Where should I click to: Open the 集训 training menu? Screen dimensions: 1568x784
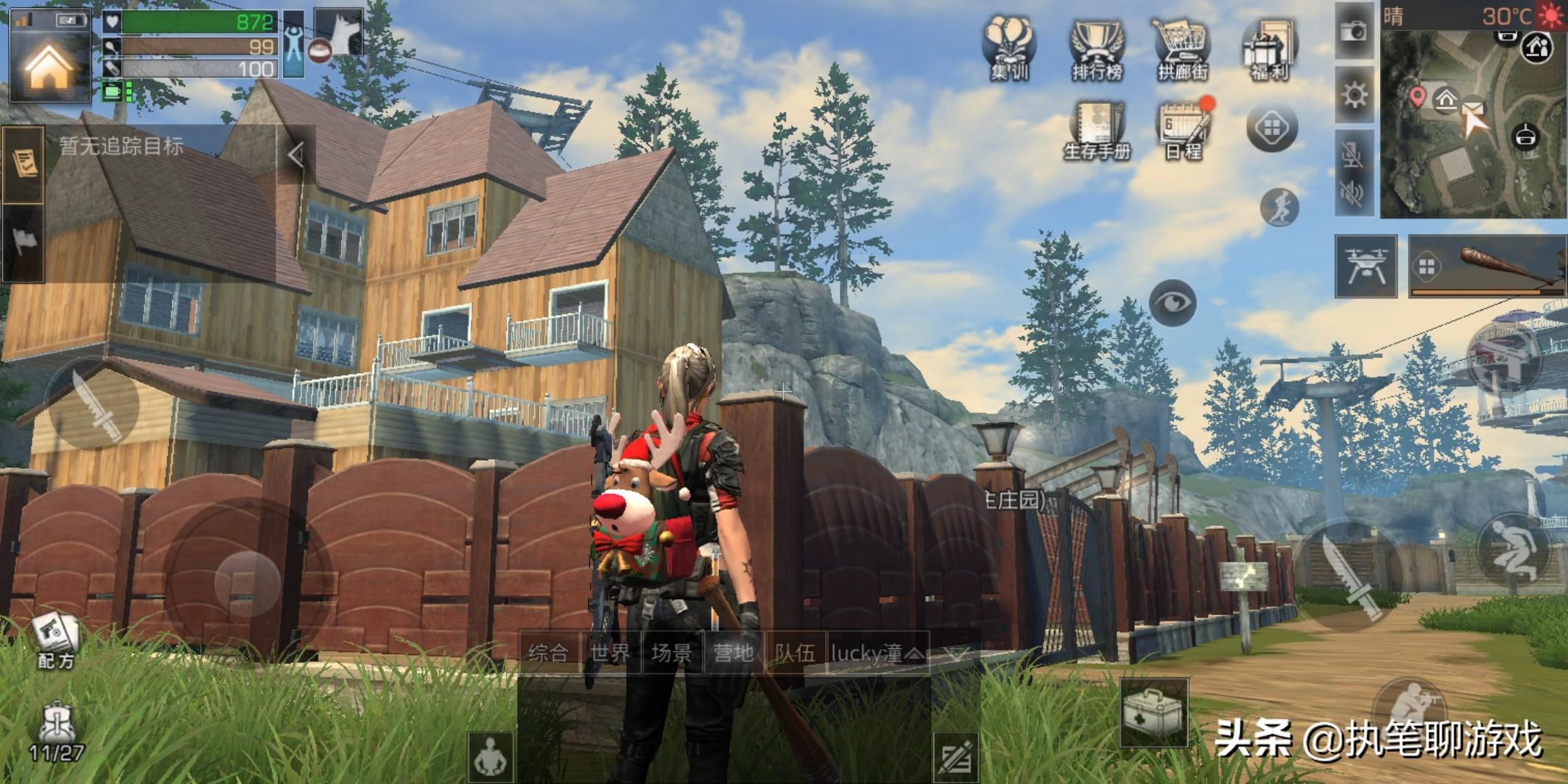click(x=1008, y=47)
